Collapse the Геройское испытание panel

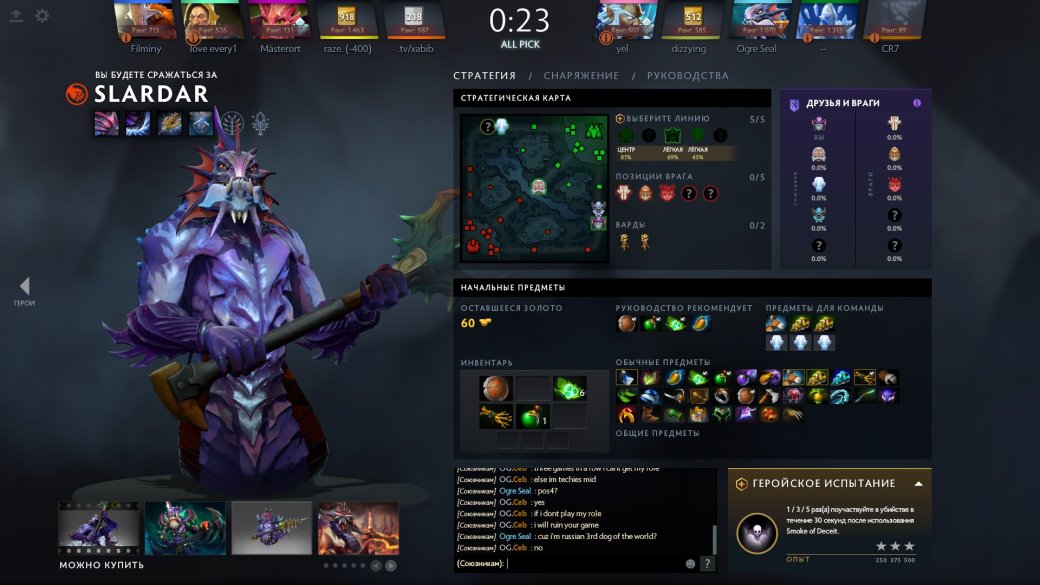pos(918,483)
